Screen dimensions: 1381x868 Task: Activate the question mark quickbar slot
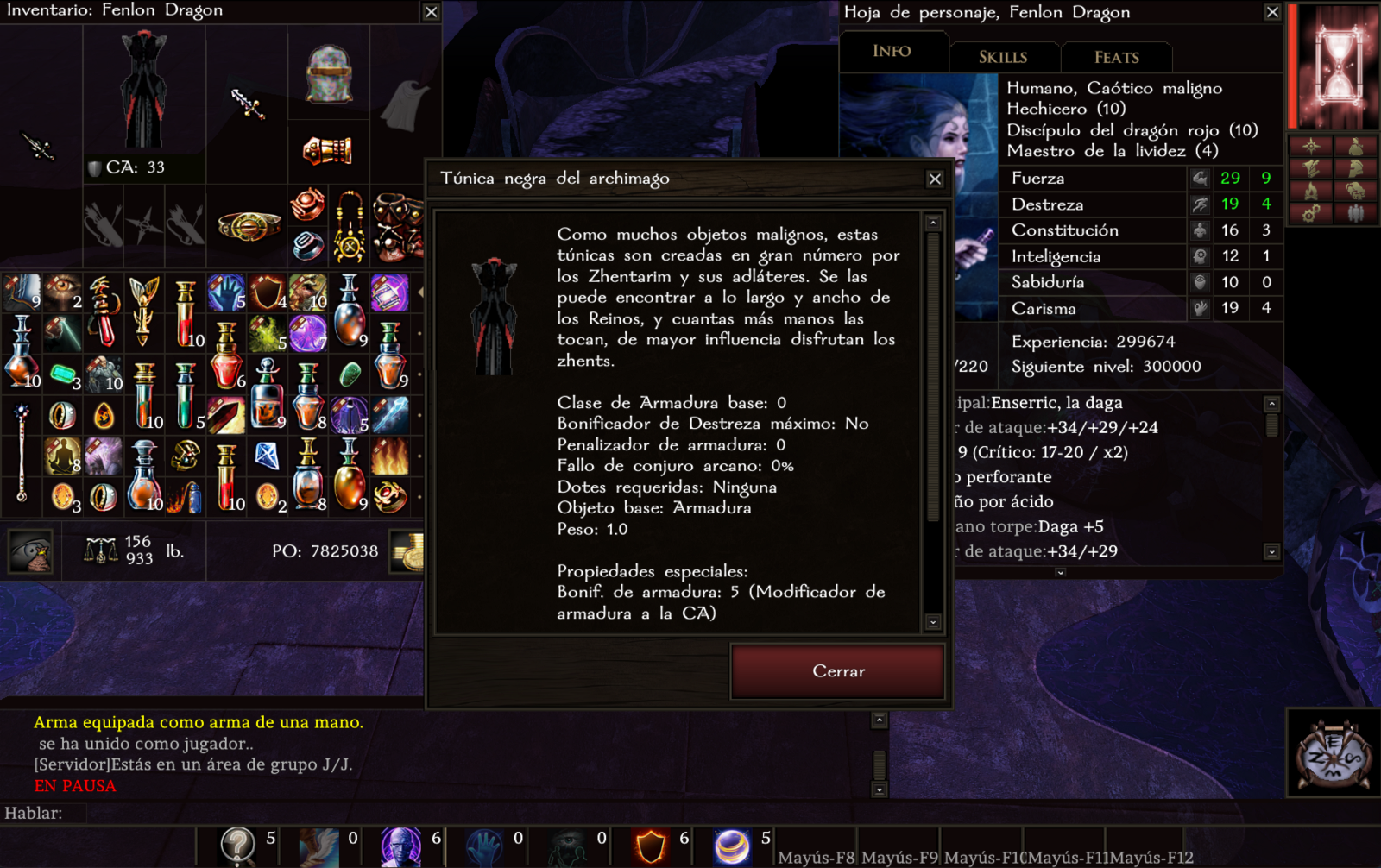(x=237, y=846)
